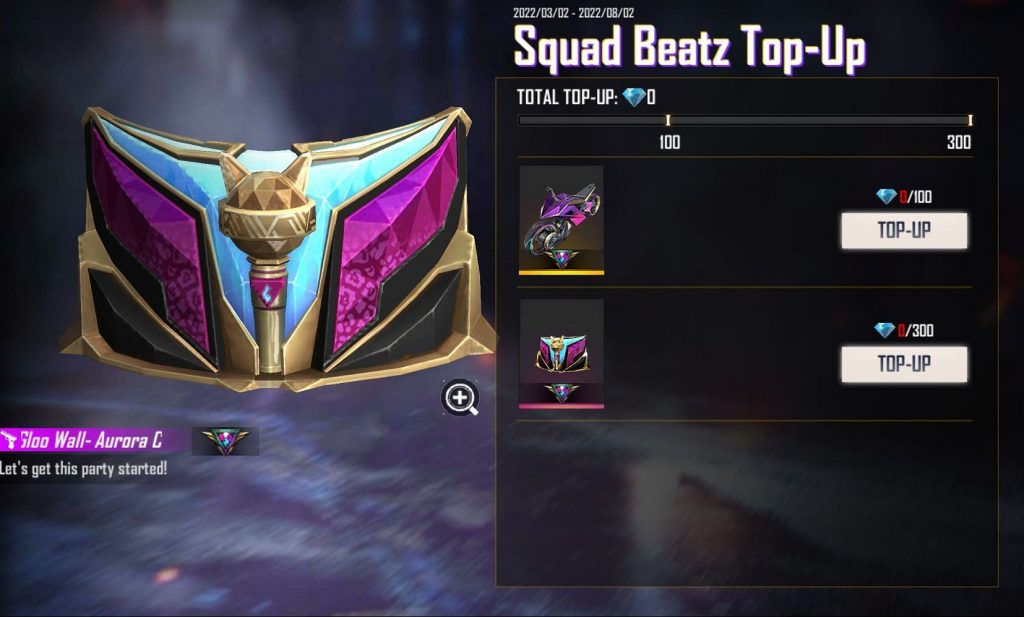Select the purple motorcycle reward thumbnail
Image resolution: width=1024 pixels, height=617 pixels.
pyautogui.click(x=561, y=219)
